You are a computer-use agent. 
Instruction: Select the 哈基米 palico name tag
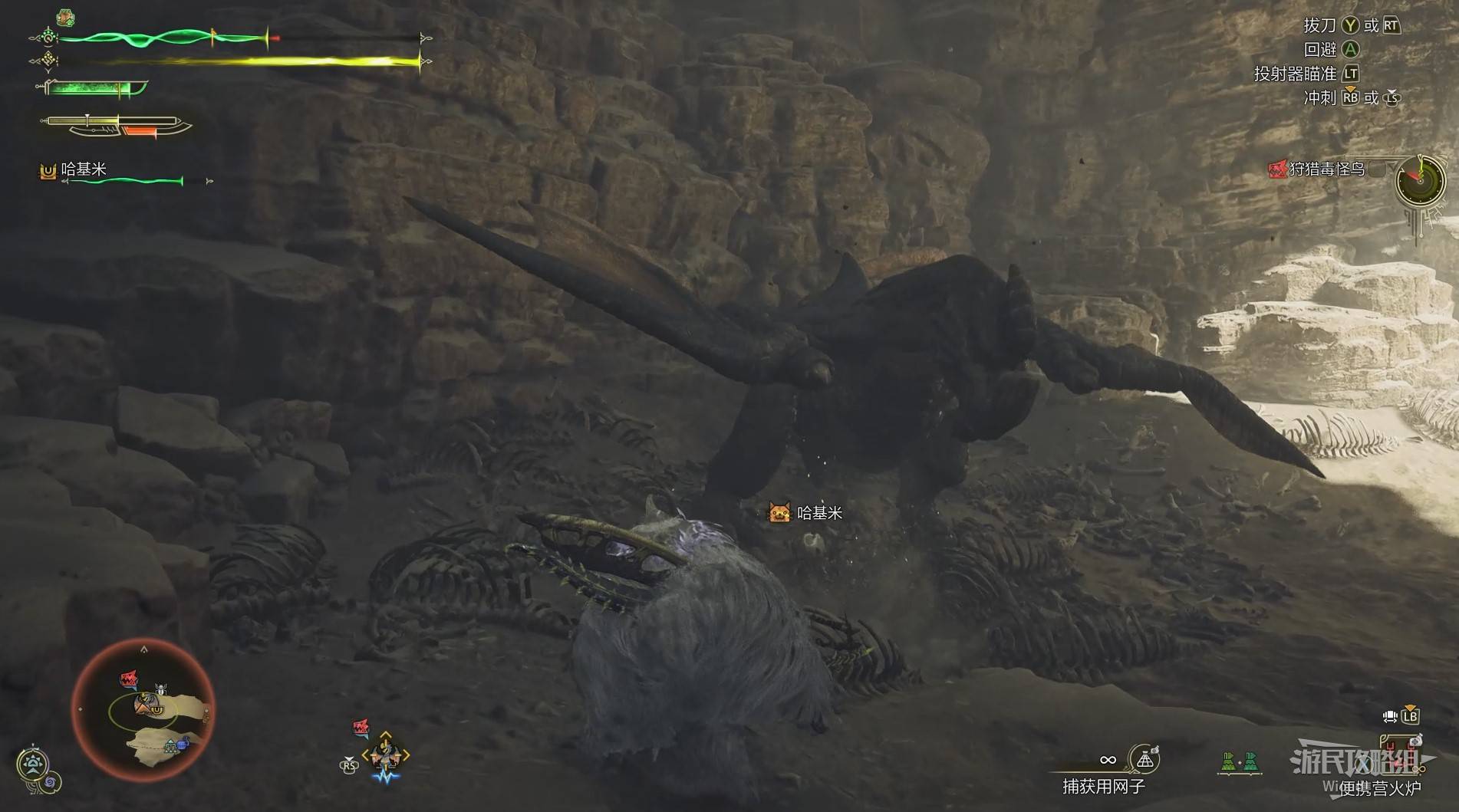tap(805, 513)
